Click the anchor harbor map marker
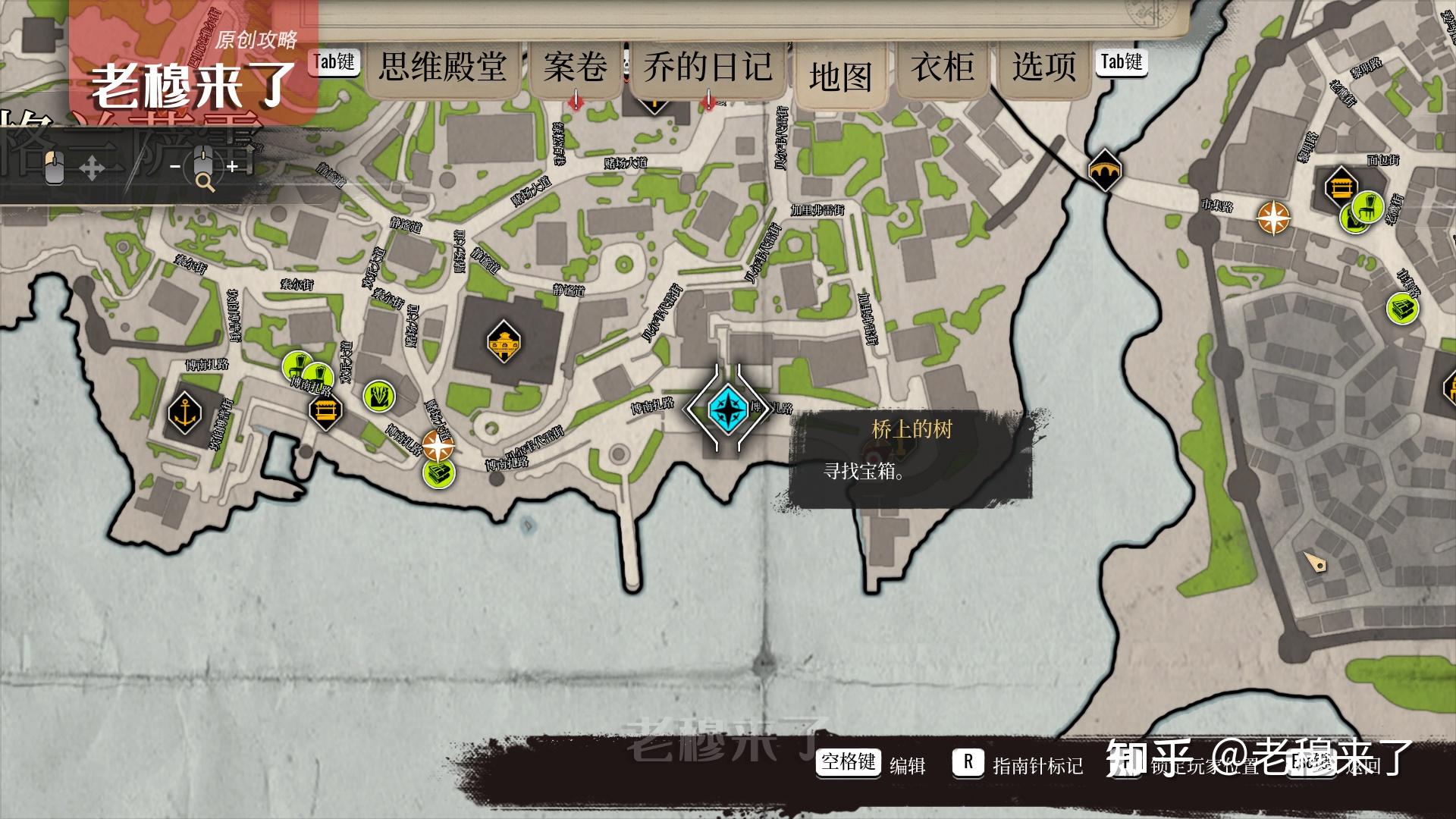 185,413
